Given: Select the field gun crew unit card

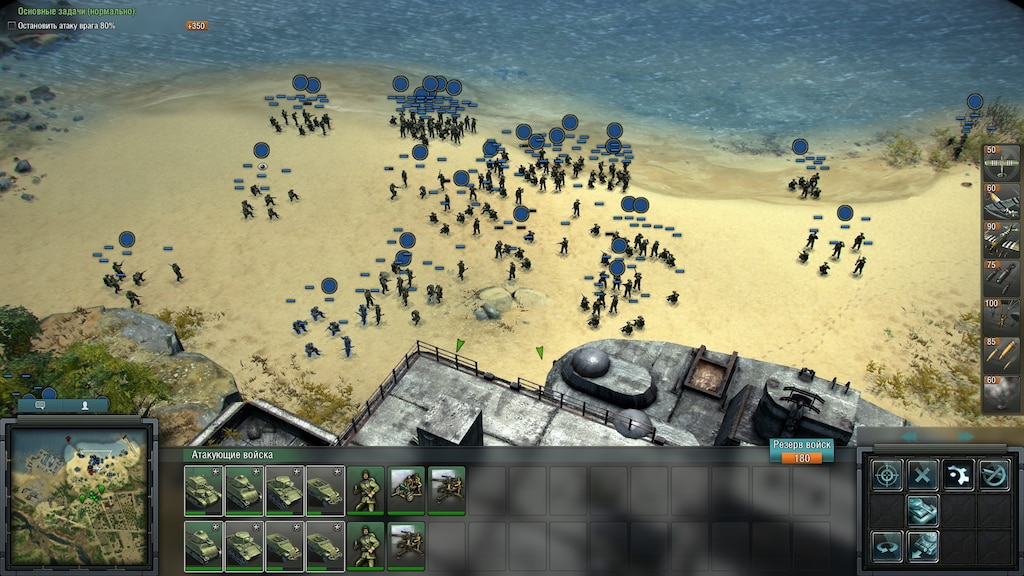Looking at the screenshot, I should point(406,489).
